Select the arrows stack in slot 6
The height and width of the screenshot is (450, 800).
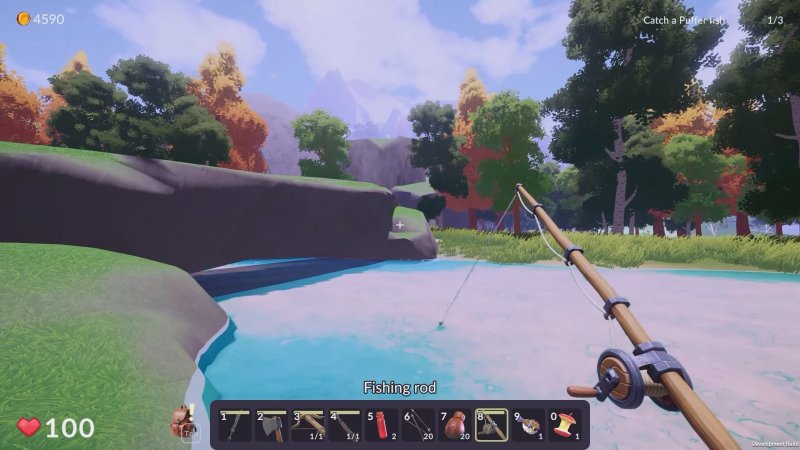click(418, 425)
